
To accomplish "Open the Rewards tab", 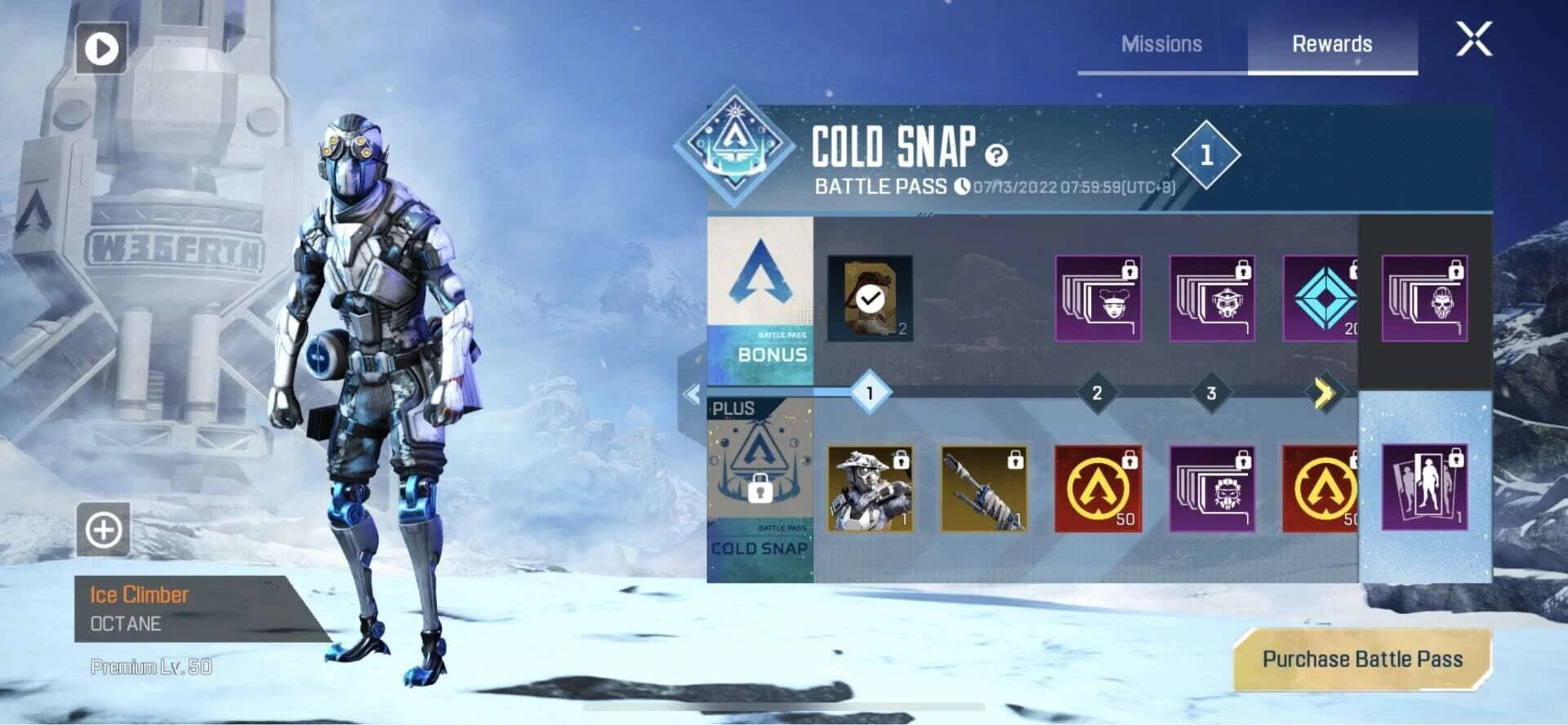I will [1333, 44].
